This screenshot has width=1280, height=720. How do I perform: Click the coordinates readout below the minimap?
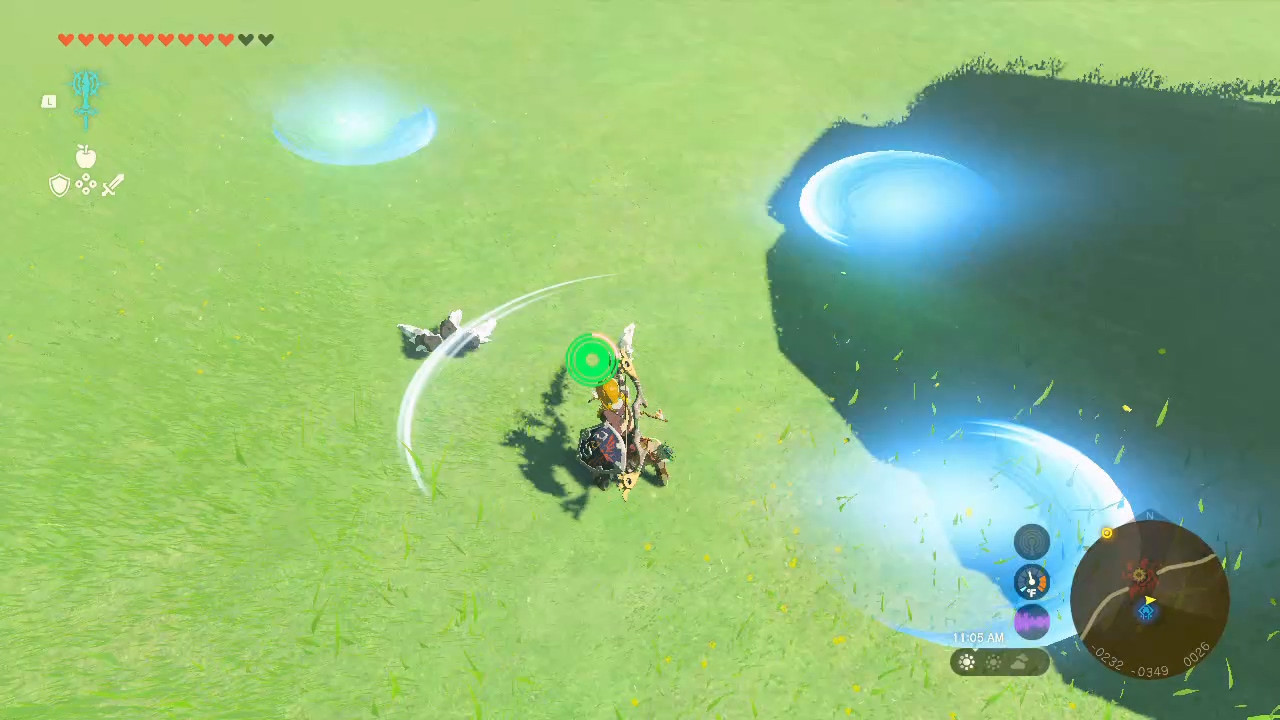(1150, 658)
